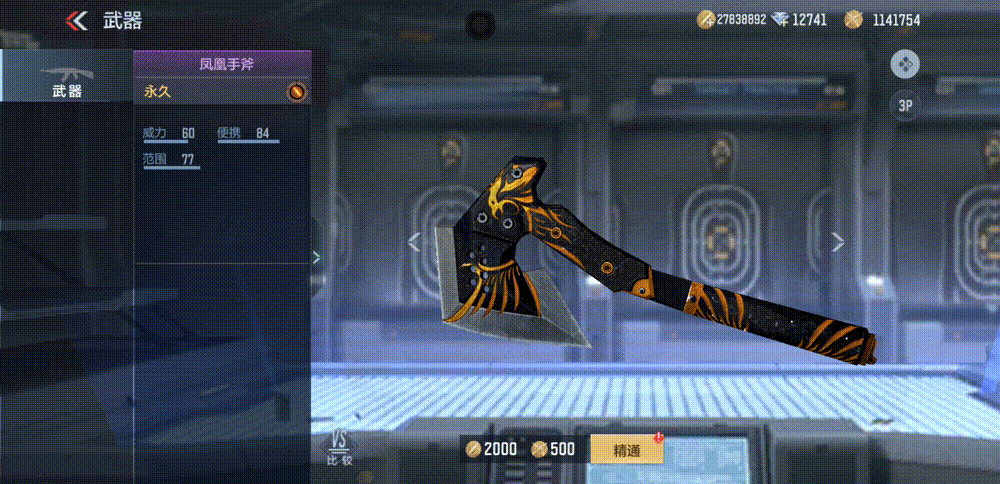Open the 比较 VS compare option
This screenshot has width=1000, height=484.
tap(339, 448)
